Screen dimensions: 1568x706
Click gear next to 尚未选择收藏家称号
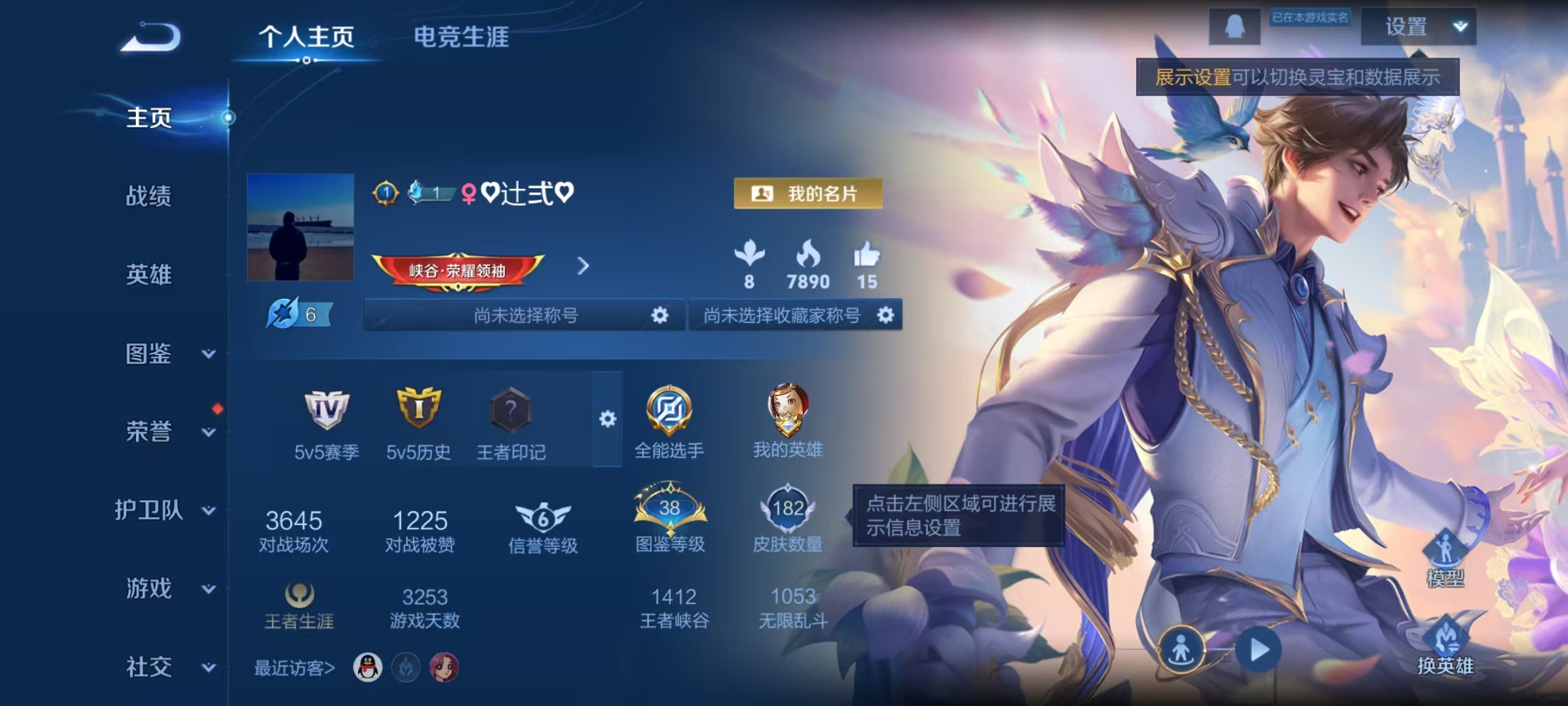click(886, 315)
